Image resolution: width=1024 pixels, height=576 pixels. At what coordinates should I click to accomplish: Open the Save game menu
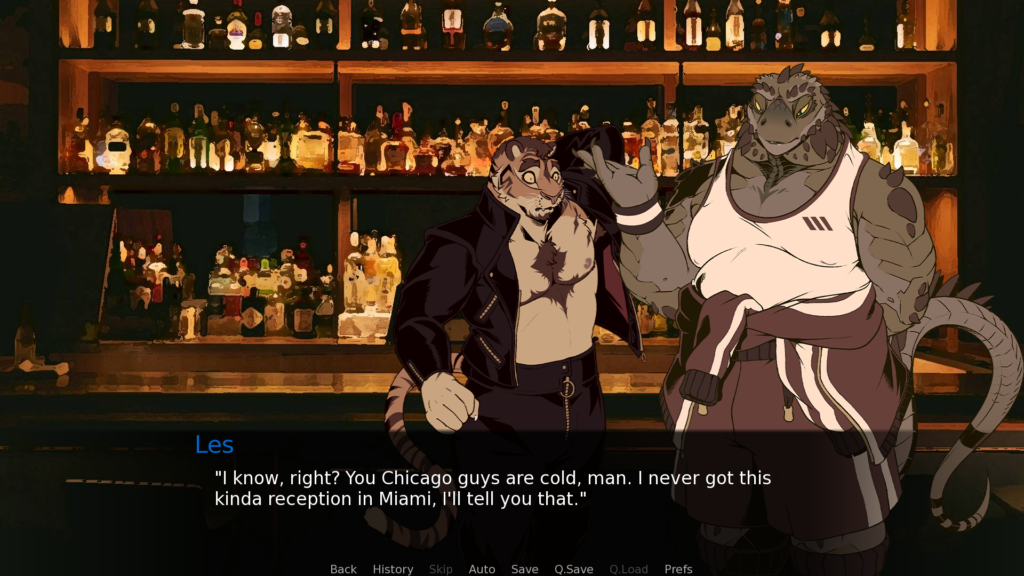(x=525, y=569)
